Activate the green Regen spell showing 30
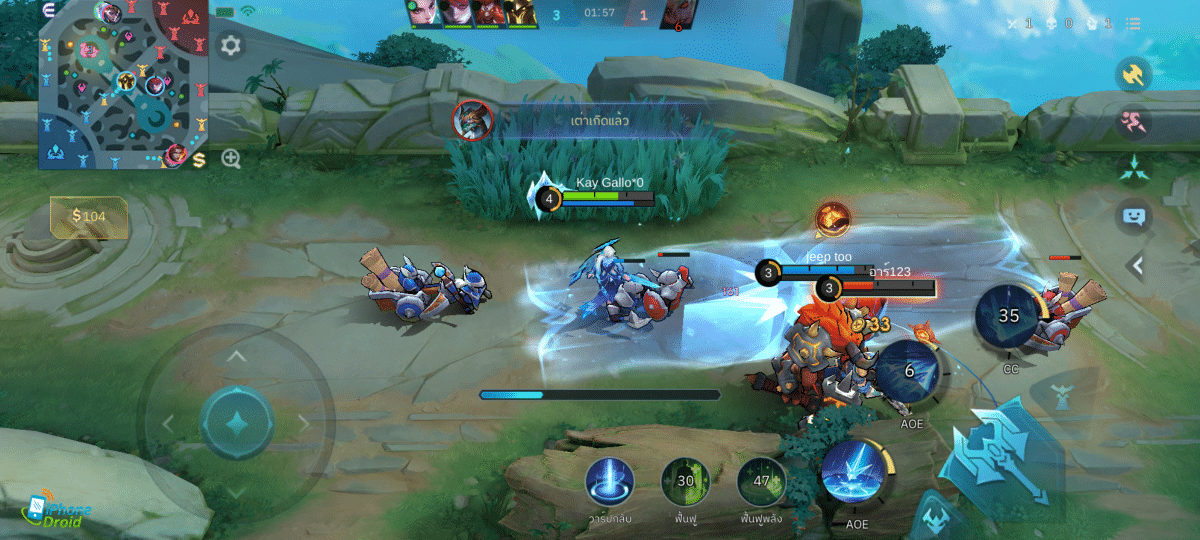1200x540 pixels. pyautogui.click(x=685, y=482)
